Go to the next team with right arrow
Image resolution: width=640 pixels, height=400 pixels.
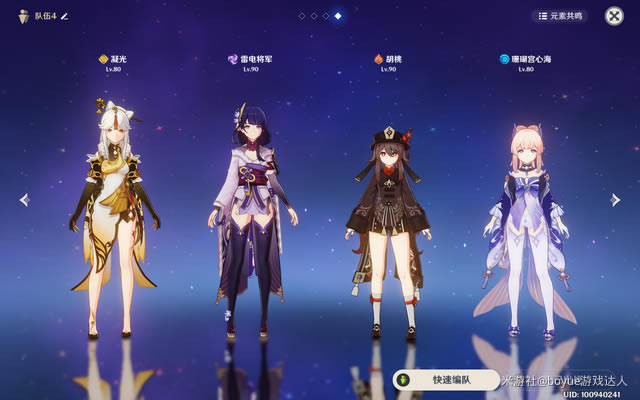click(616, 200)
